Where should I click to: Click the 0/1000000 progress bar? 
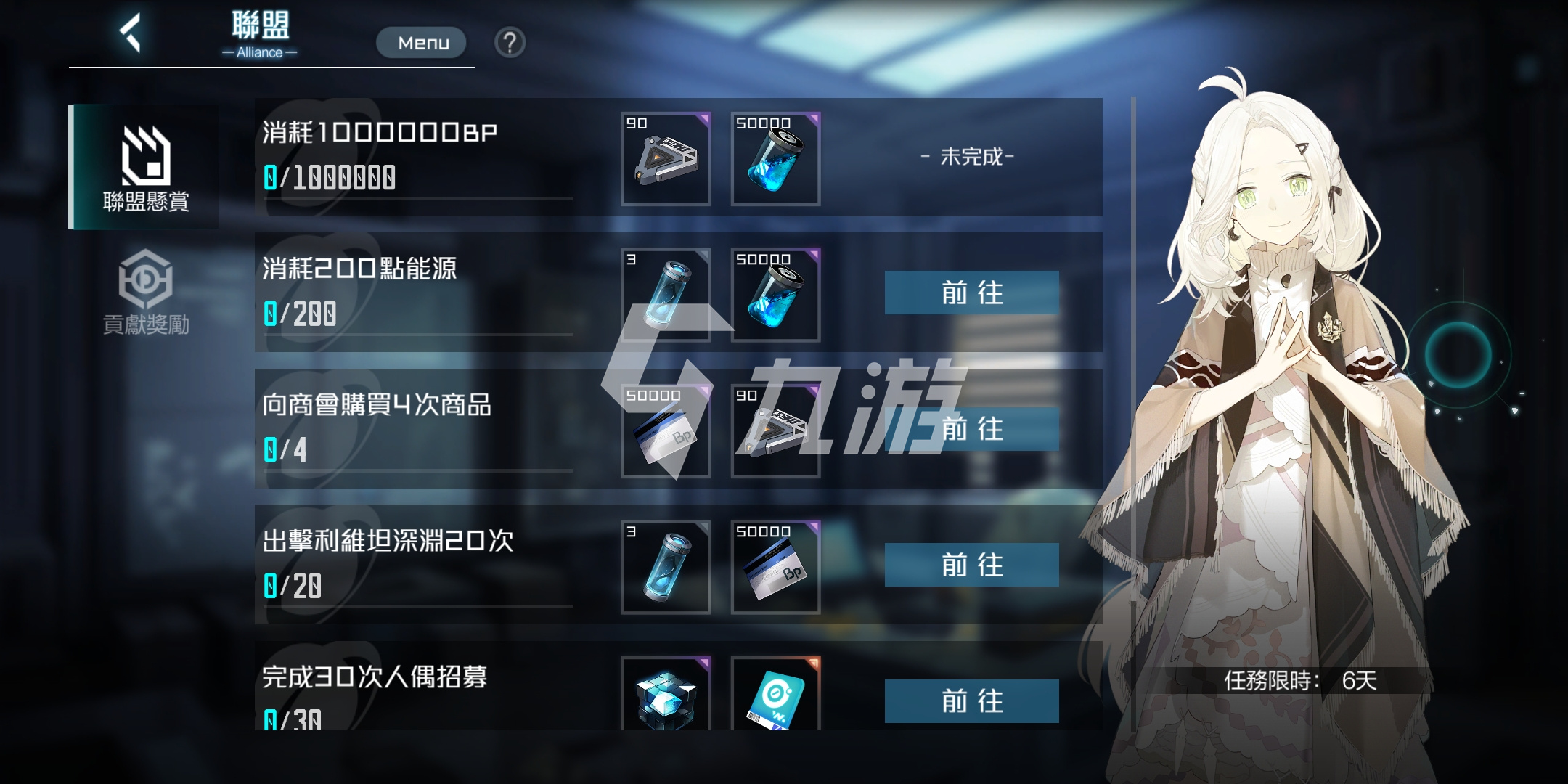[330, 176]
